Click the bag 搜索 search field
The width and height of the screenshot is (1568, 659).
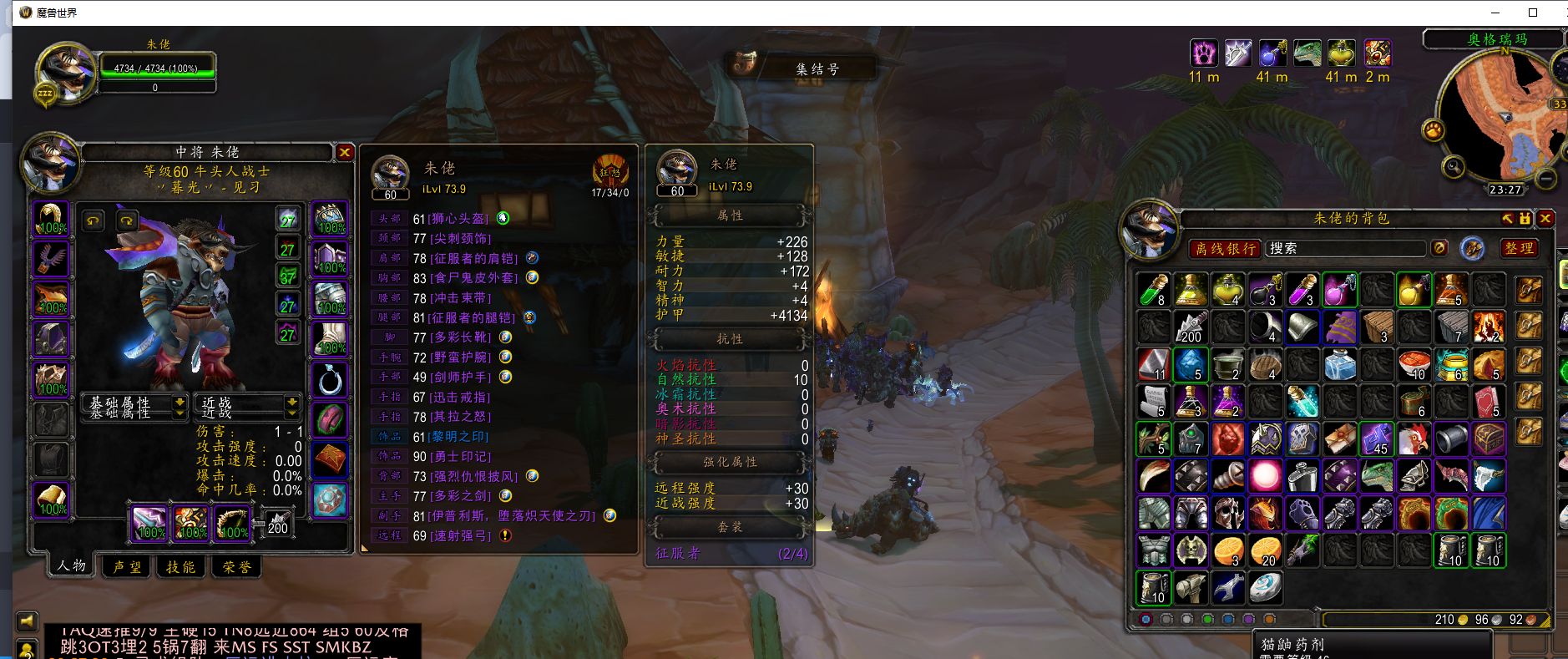click(1344, 248)
